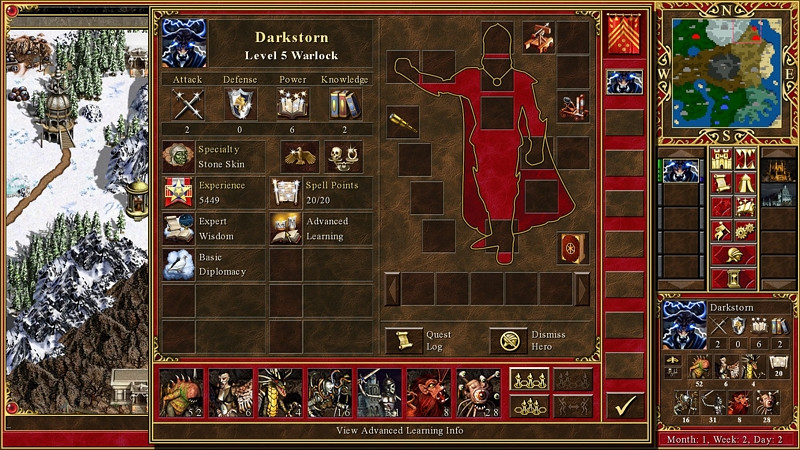Dismiss Hero button

click(508, 340)
